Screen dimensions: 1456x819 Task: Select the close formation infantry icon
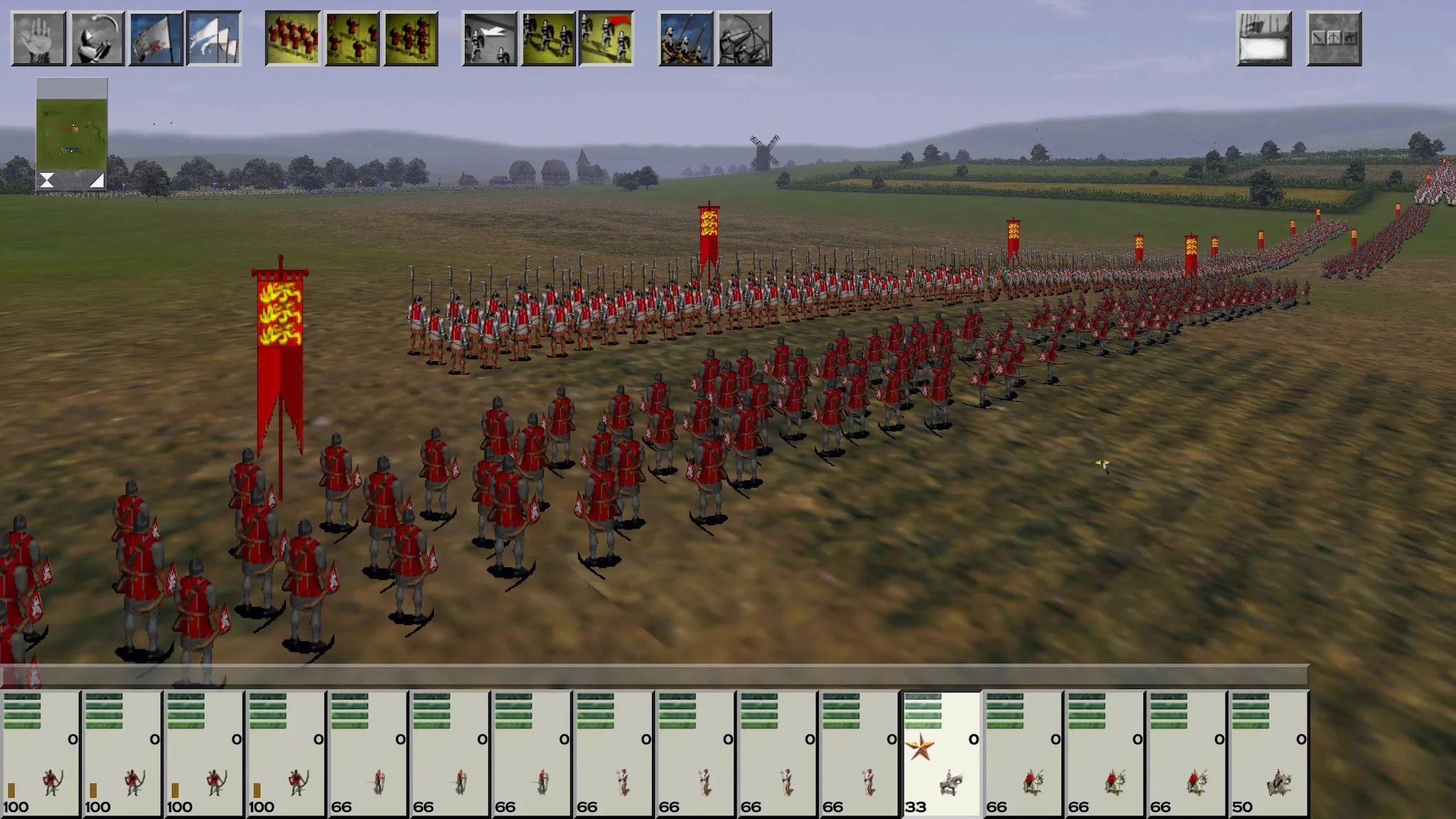[x=294, y=39]
